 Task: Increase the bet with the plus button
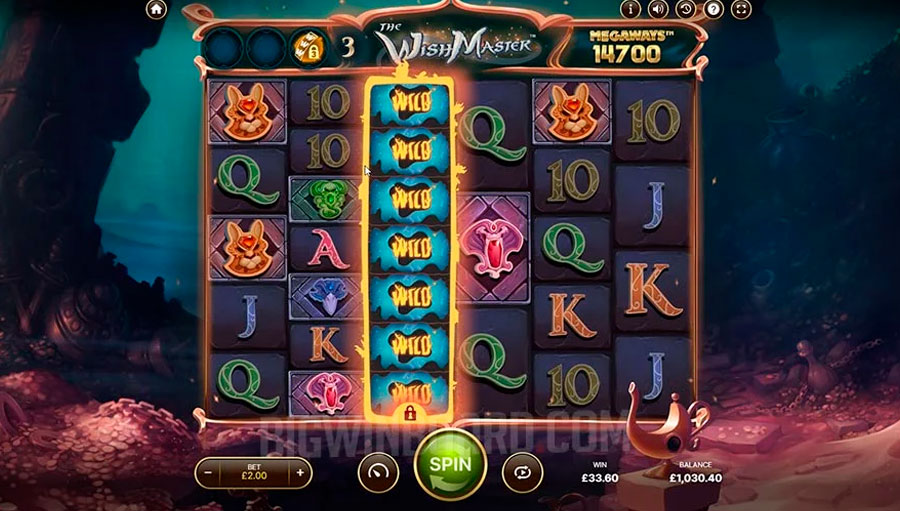pos(299,470)
